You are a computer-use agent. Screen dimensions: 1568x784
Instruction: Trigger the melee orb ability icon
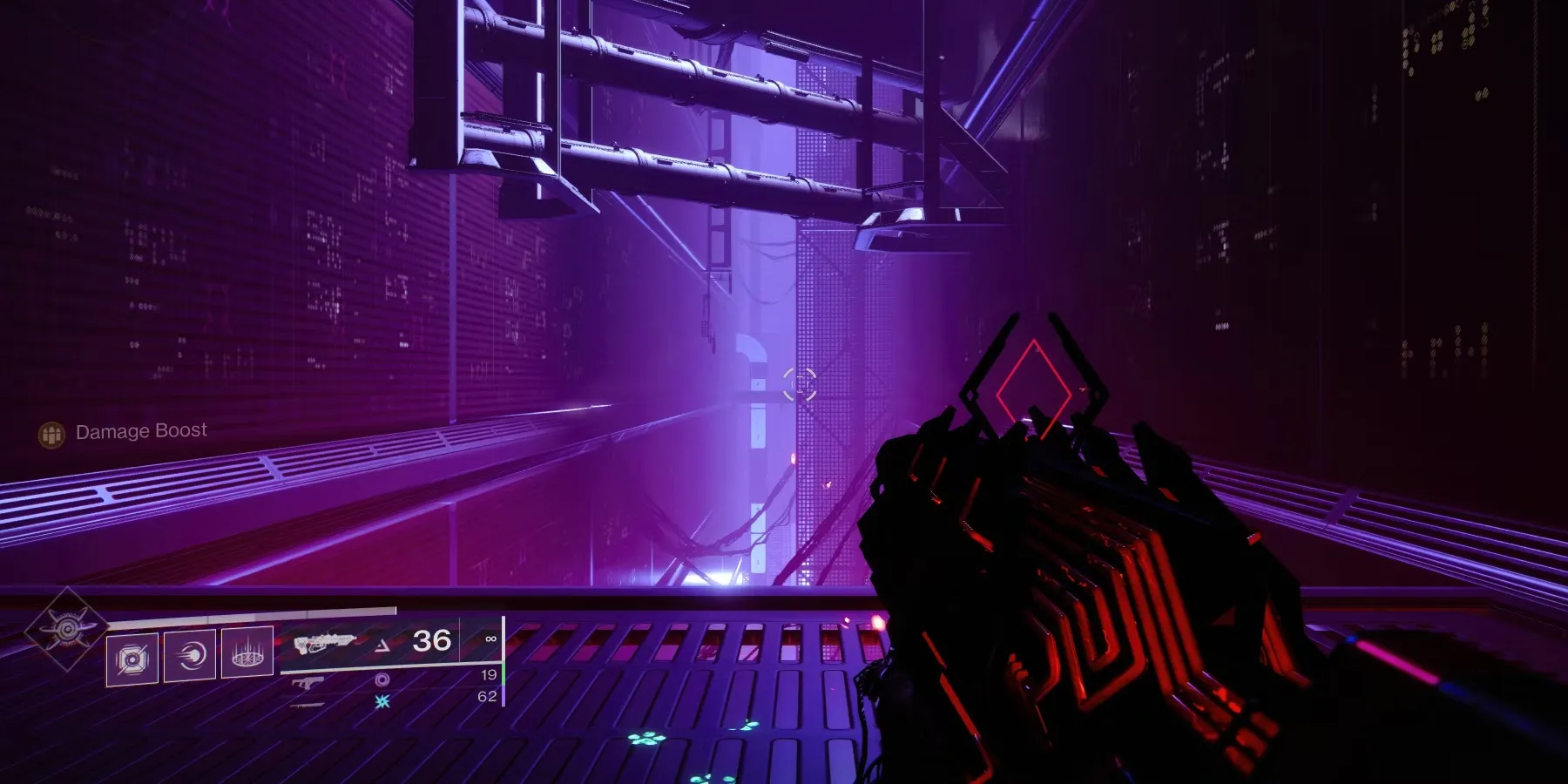pyautogui.click(x=190, y=655)
